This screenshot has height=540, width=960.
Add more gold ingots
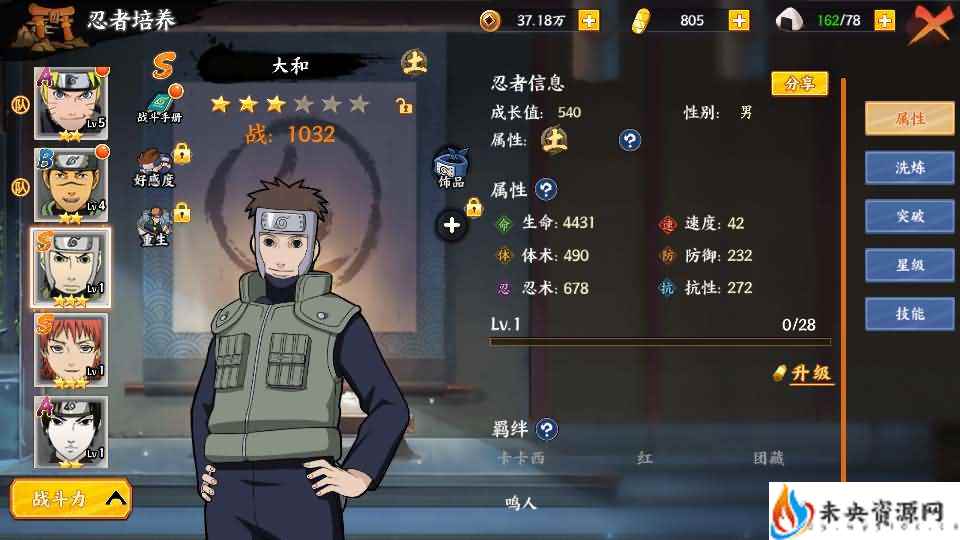[x=739, y=21]
